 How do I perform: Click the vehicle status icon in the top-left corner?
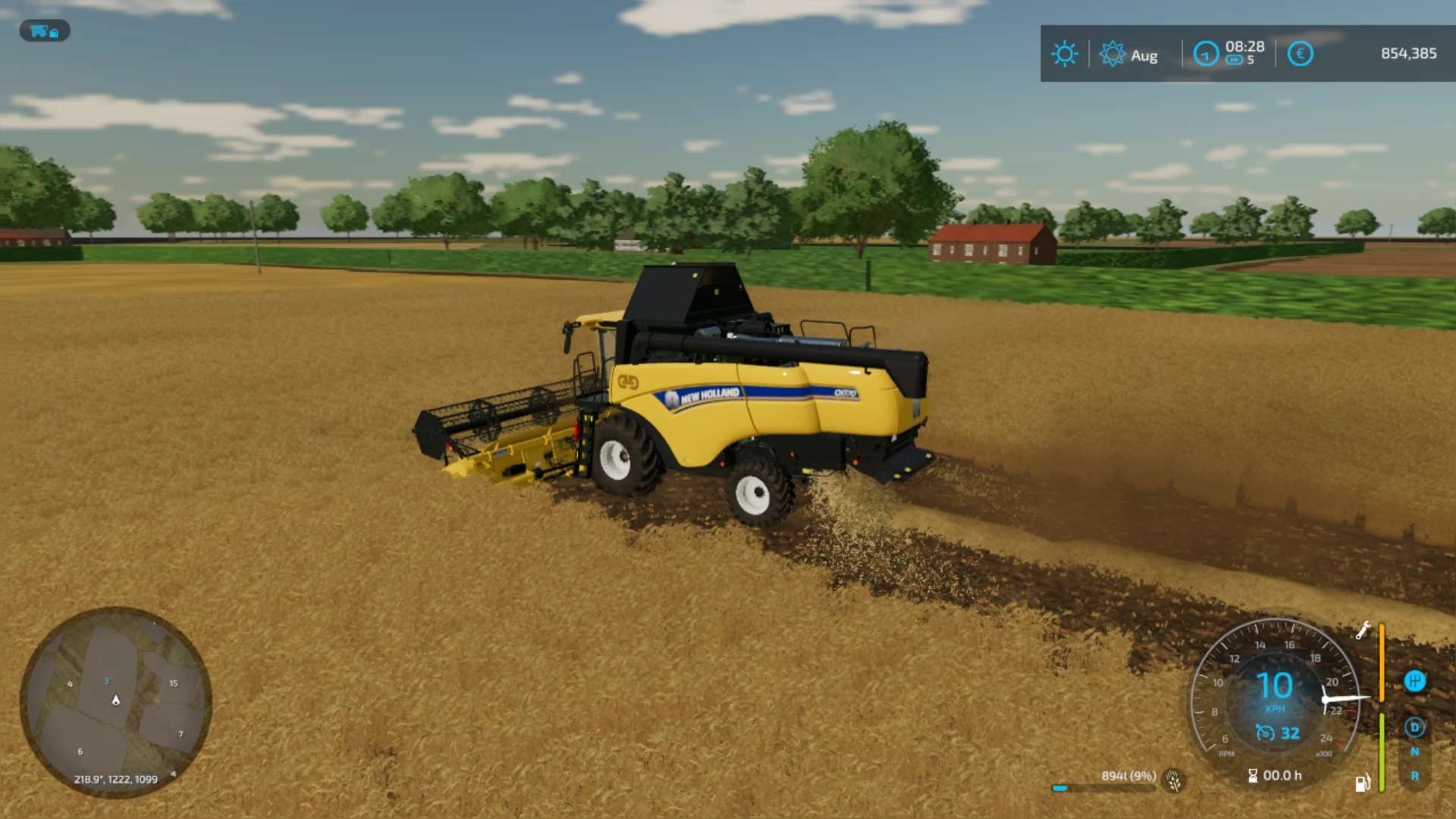pyautogui.click(x=44, y=31)
